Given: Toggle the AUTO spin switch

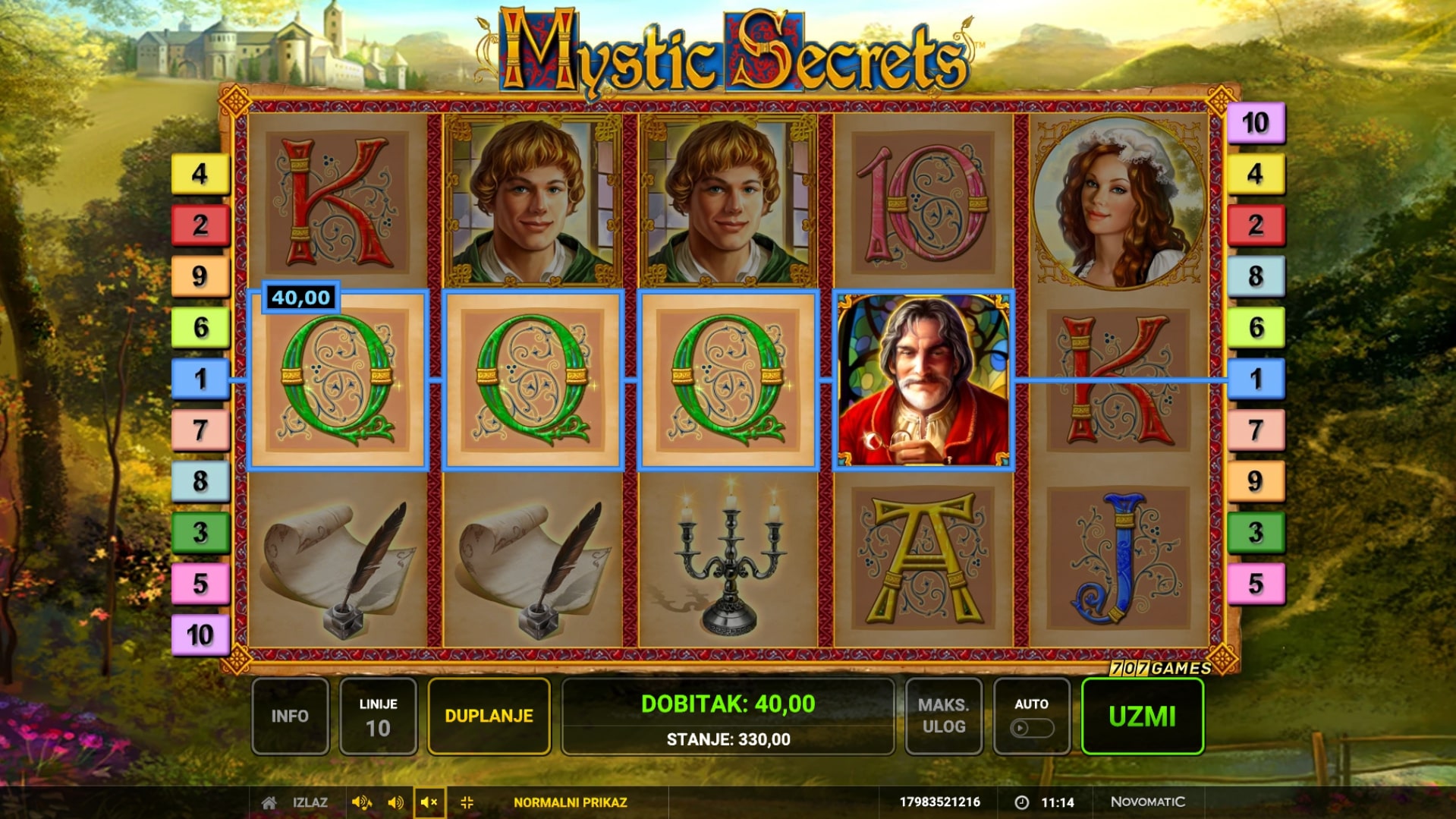Looking at the screenshot, I should (1031, 728).
